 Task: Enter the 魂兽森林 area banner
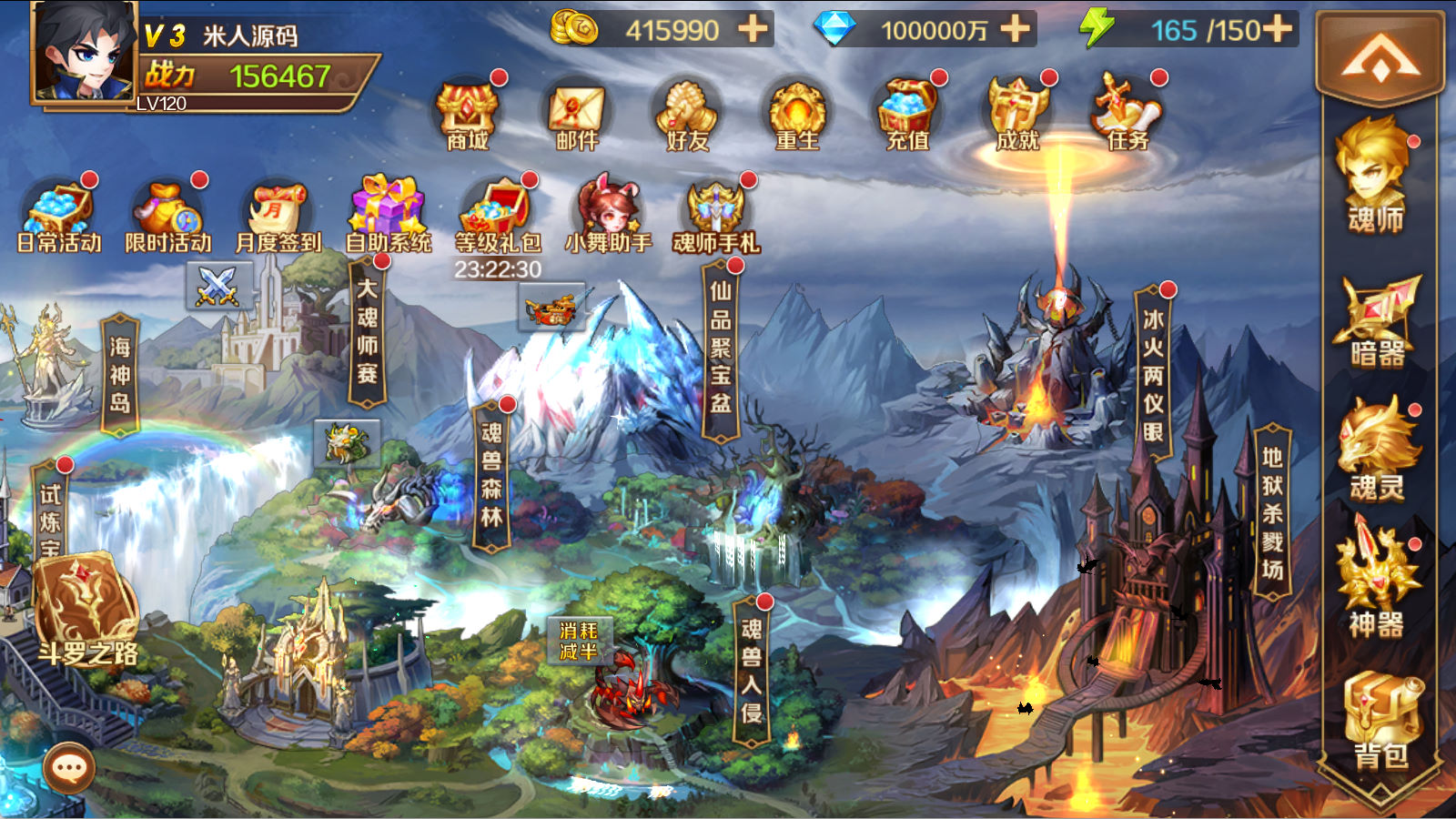pyautogui.click(x=491, y=476)
